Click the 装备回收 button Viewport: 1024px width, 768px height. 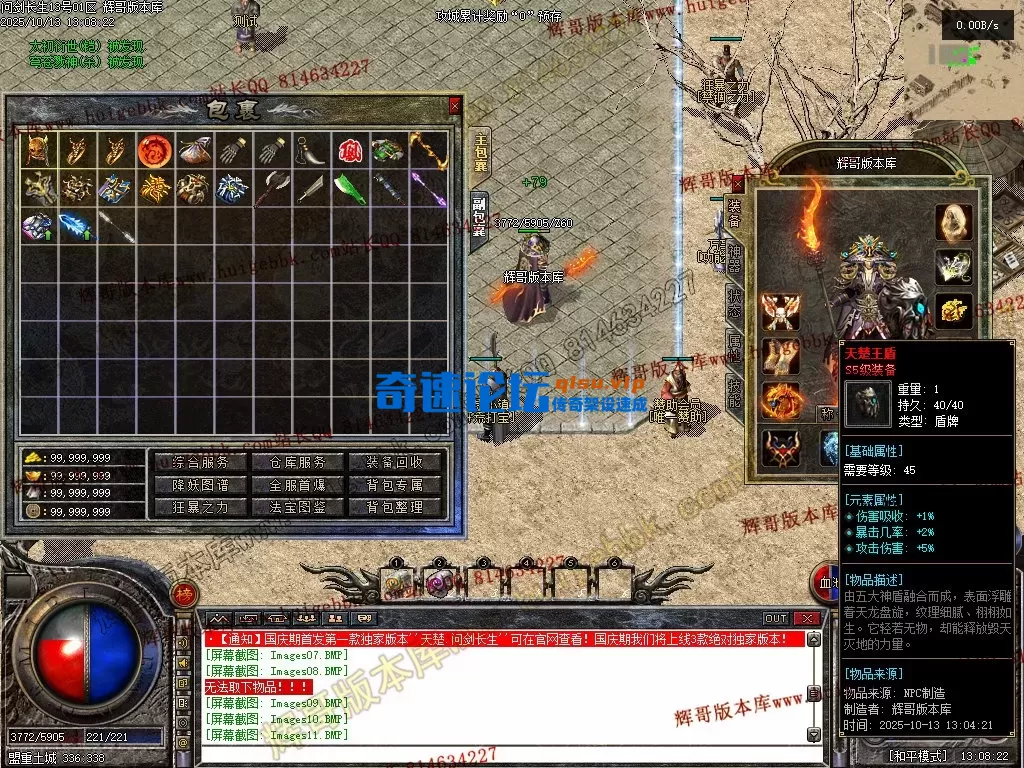[395, 462]
